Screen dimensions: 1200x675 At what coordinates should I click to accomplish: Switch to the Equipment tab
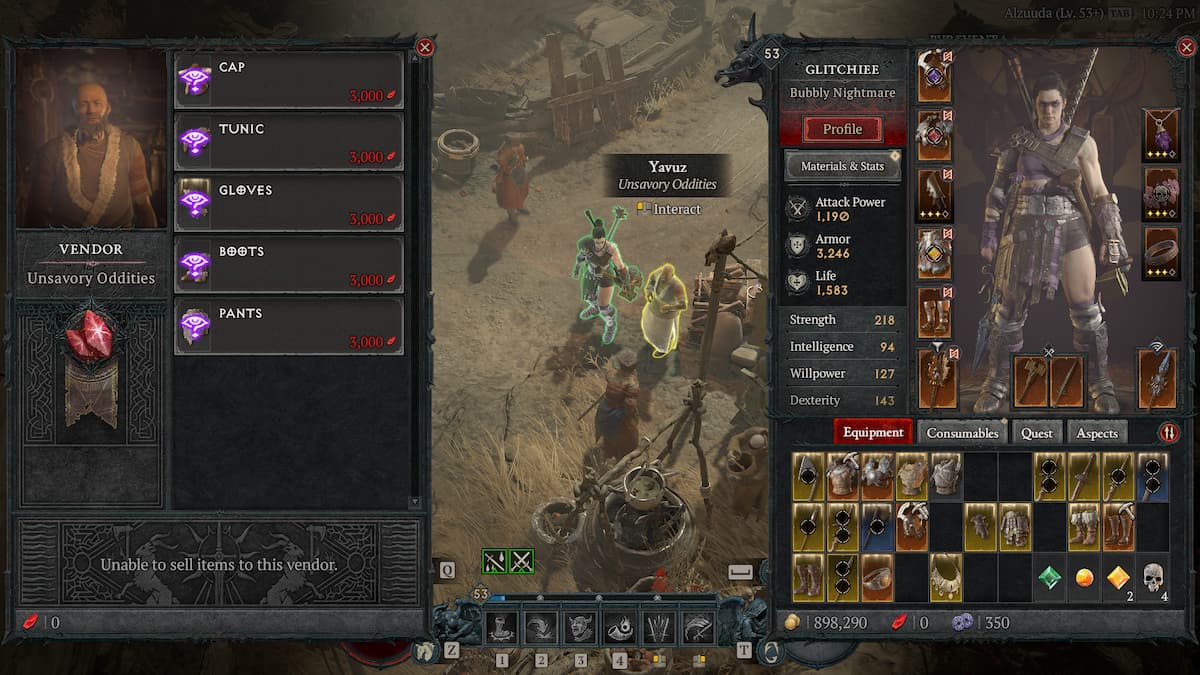pos(873,433)
